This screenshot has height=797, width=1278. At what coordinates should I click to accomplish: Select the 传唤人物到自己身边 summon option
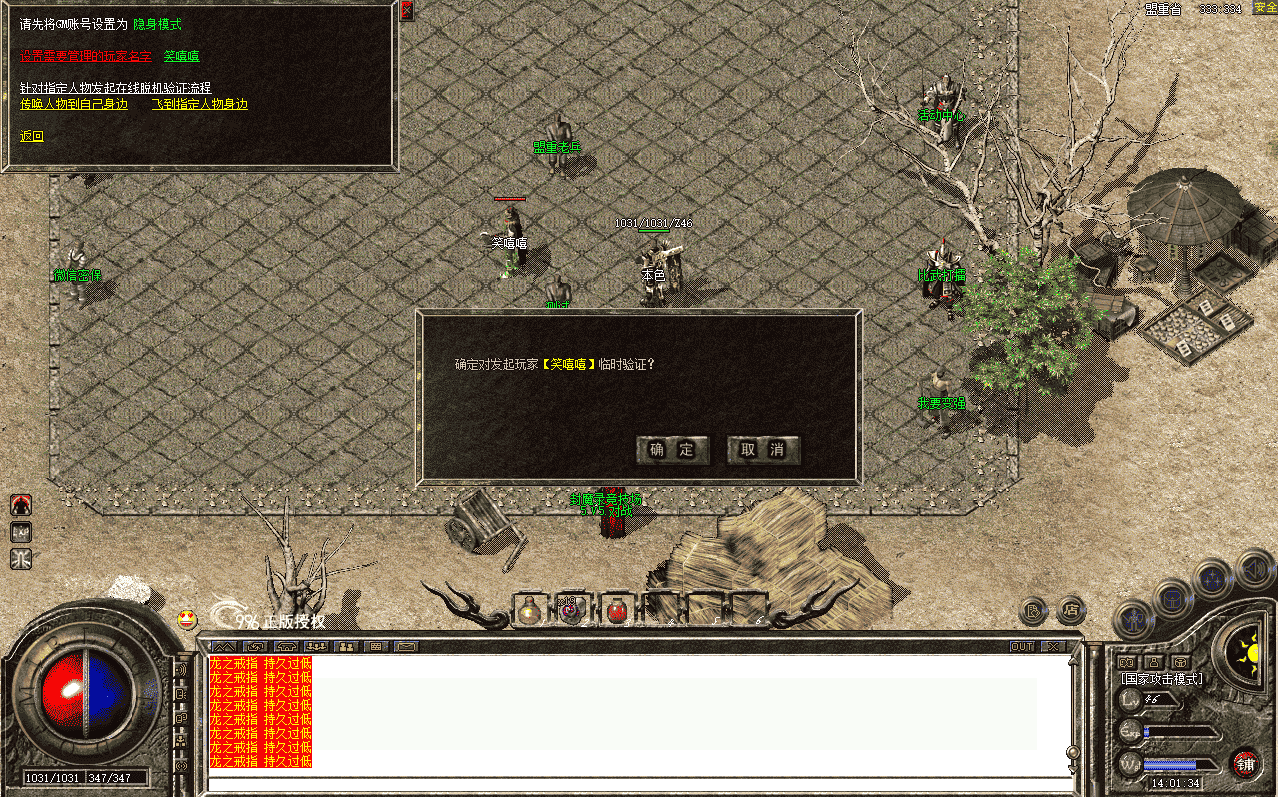tap(74, 104)
